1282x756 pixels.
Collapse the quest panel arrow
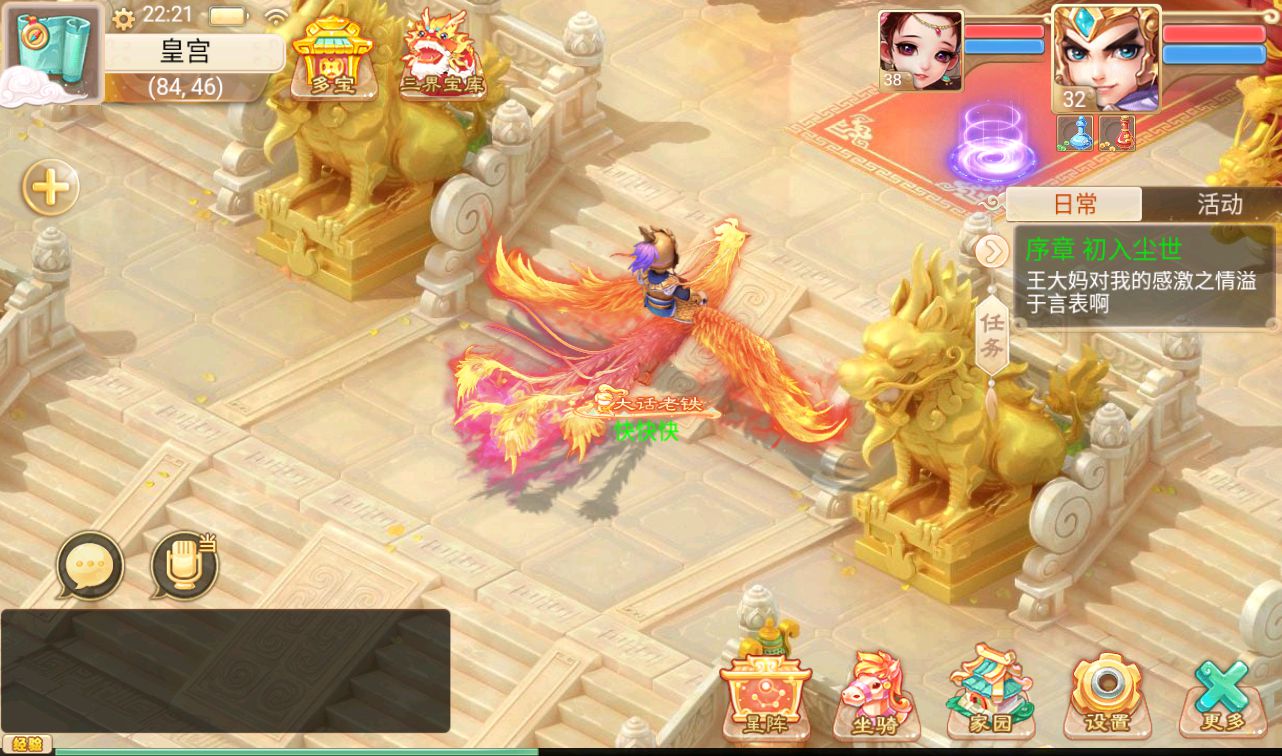click(990, 250)
